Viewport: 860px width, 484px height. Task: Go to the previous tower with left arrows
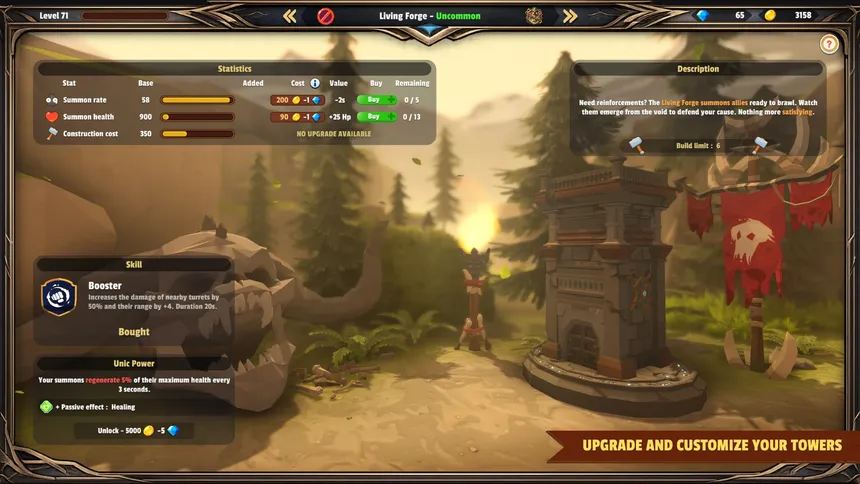289,16
